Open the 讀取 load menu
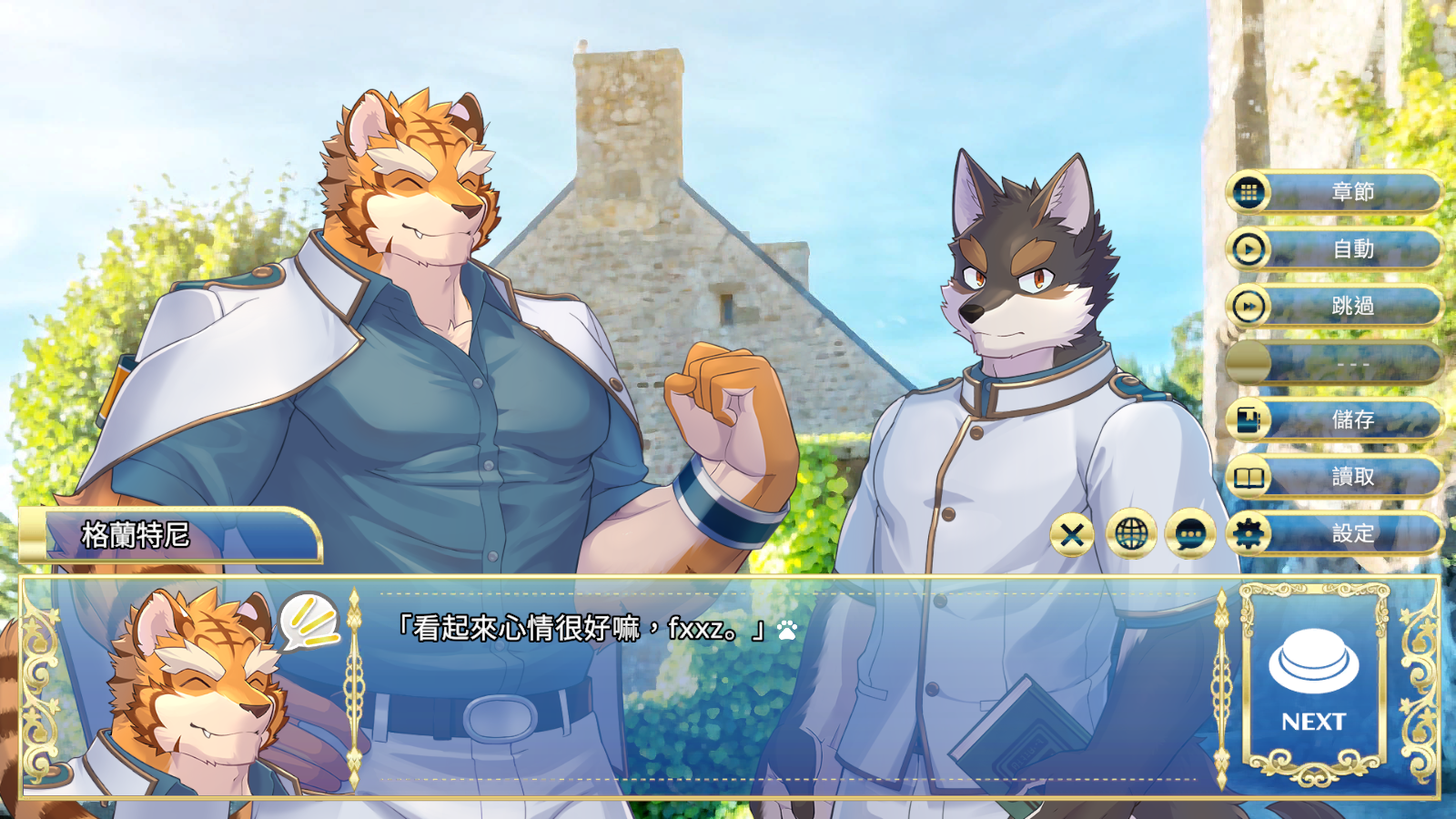This screenshot has height=819, width=1456. pos(1347,476)
